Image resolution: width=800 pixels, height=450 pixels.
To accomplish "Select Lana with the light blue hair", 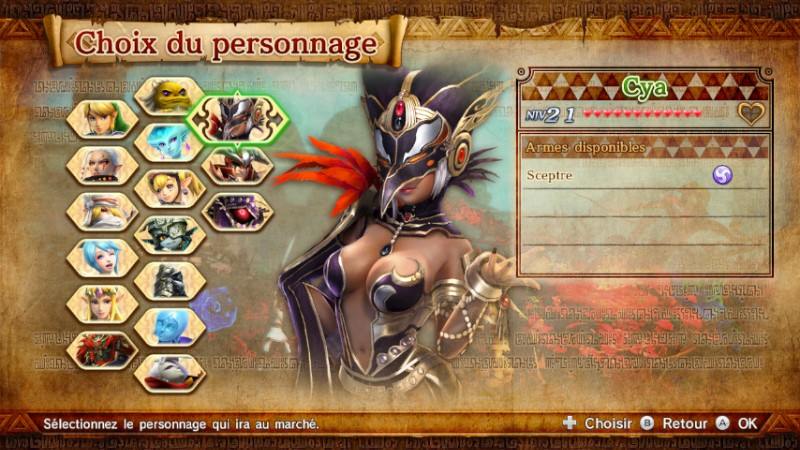I will pos(103,257).
